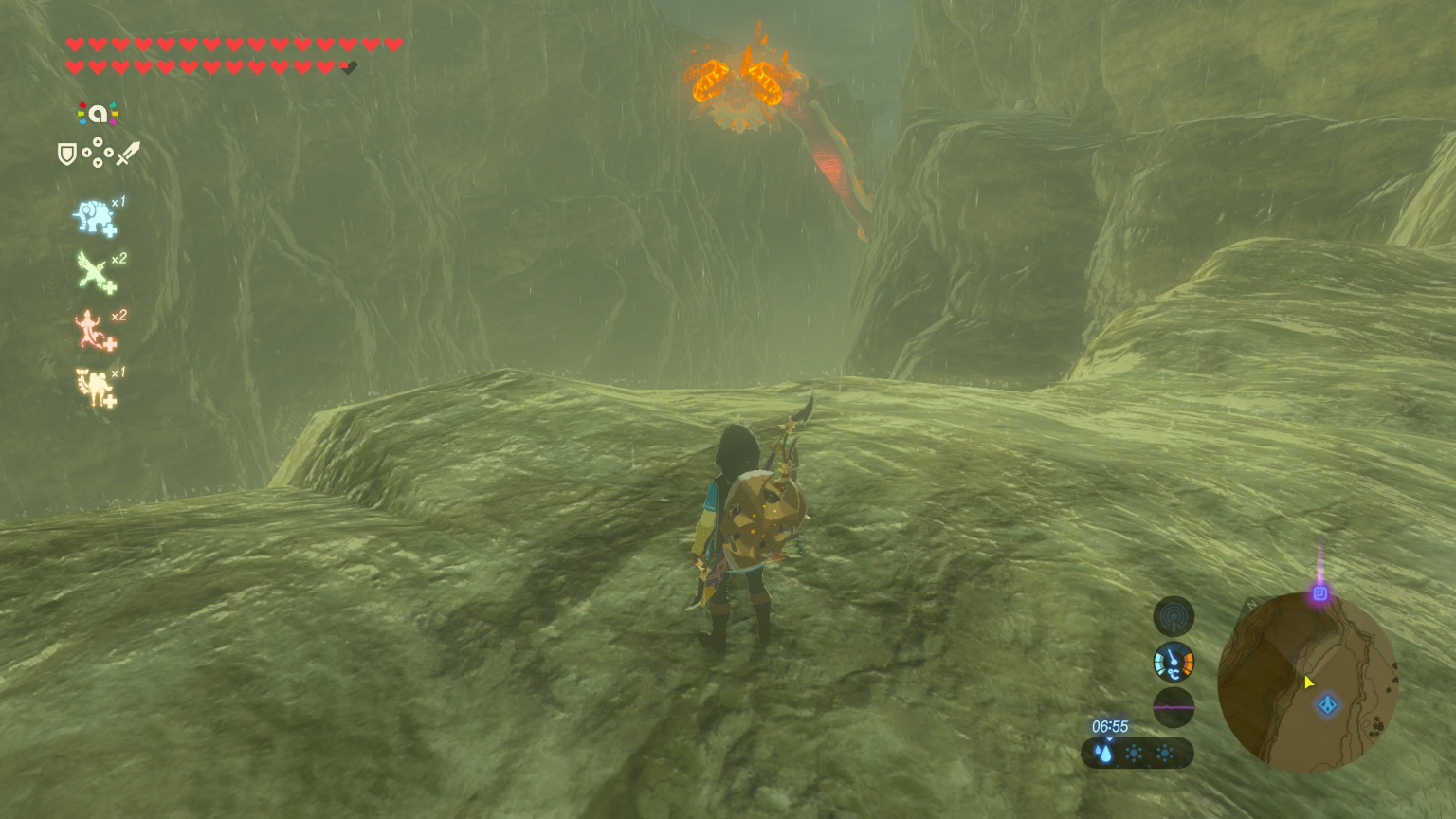Open the circular minimap
The width and height of the screenshot is (1456, 819).
tap(1308, 682)
